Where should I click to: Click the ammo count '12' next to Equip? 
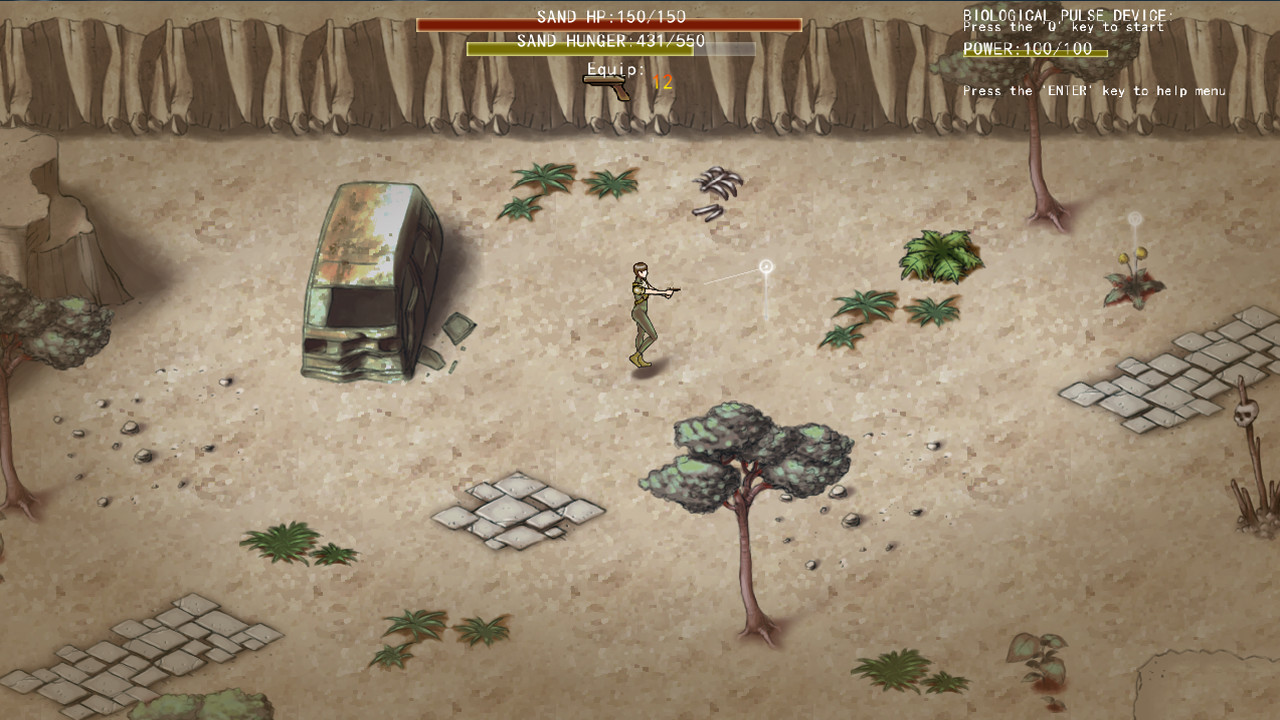coord(661,80)
